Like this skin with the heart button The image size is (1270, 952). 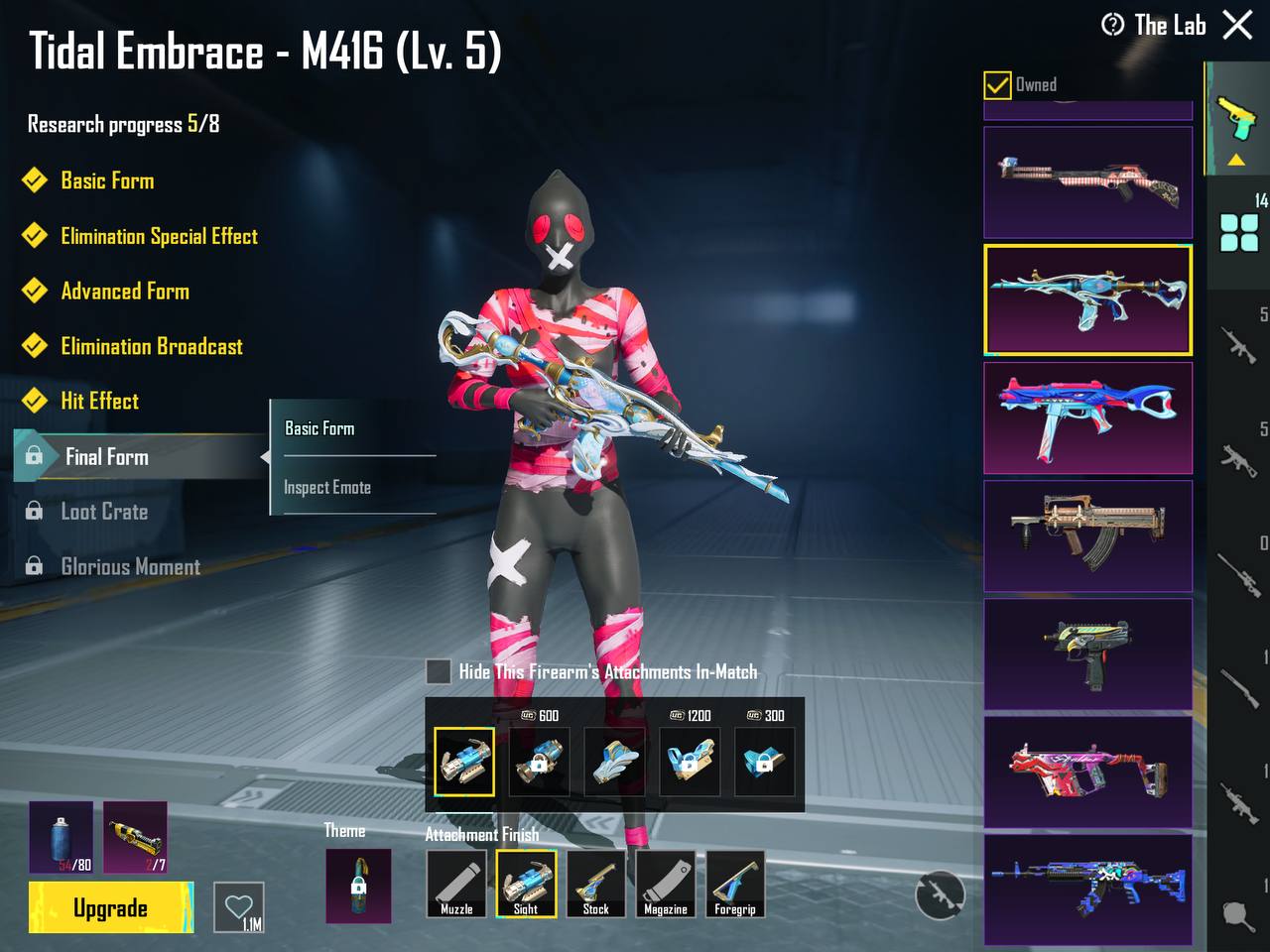pos(239,907)
